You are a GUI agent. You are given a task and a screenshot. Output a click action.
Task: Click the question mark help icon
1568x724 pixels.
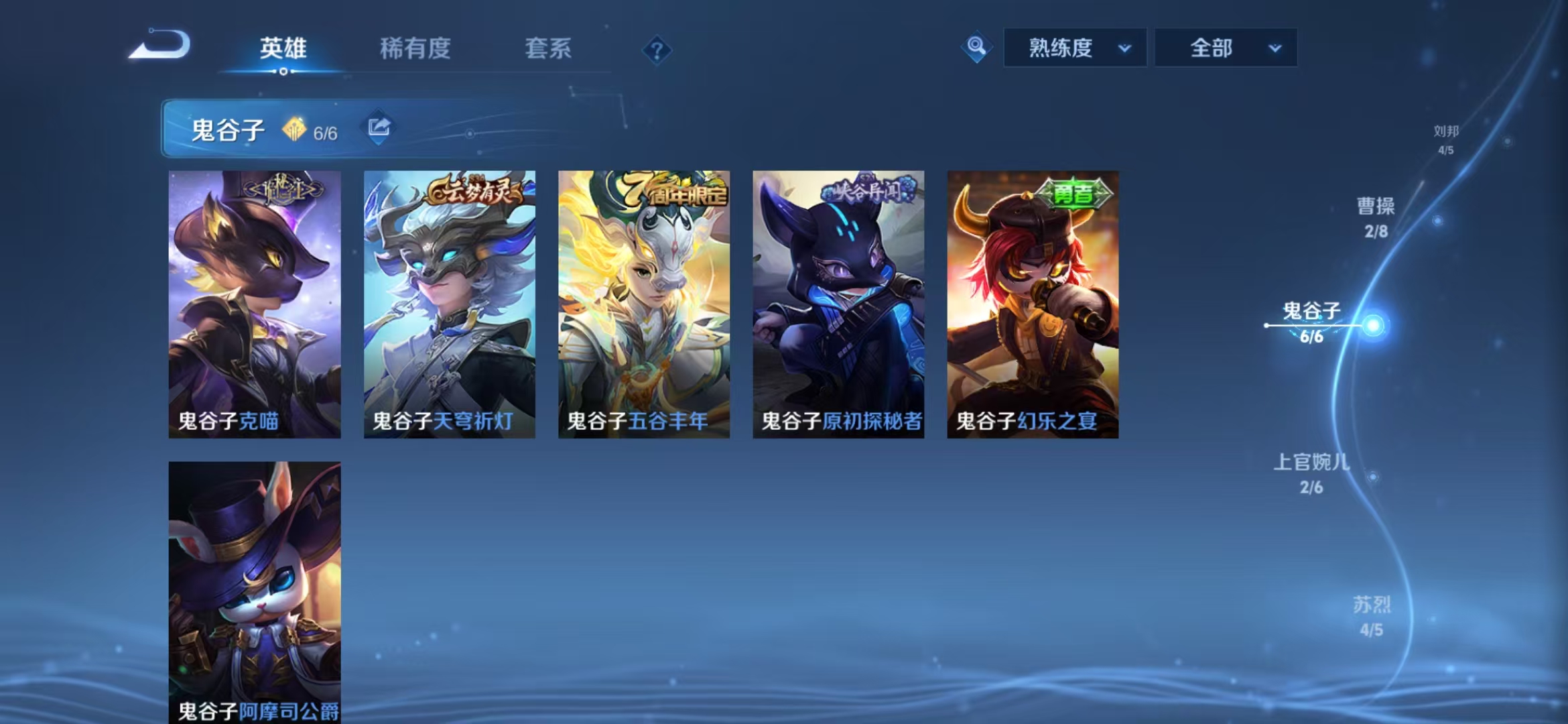pyautogui.click(x=657, y=50)
